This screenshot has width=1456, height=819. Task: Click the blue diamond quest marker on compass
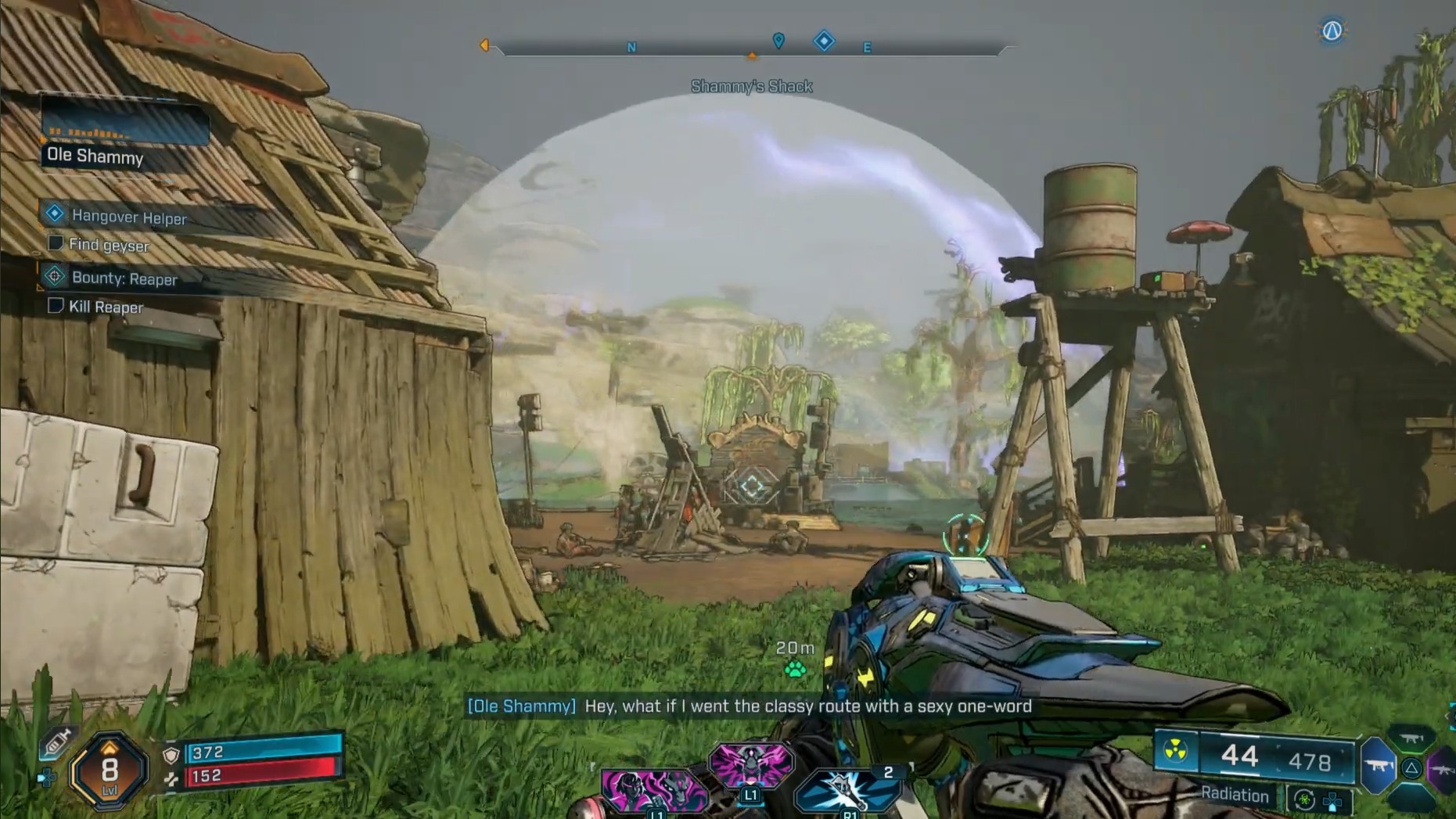pyautogui.click(x=824, y=41)
